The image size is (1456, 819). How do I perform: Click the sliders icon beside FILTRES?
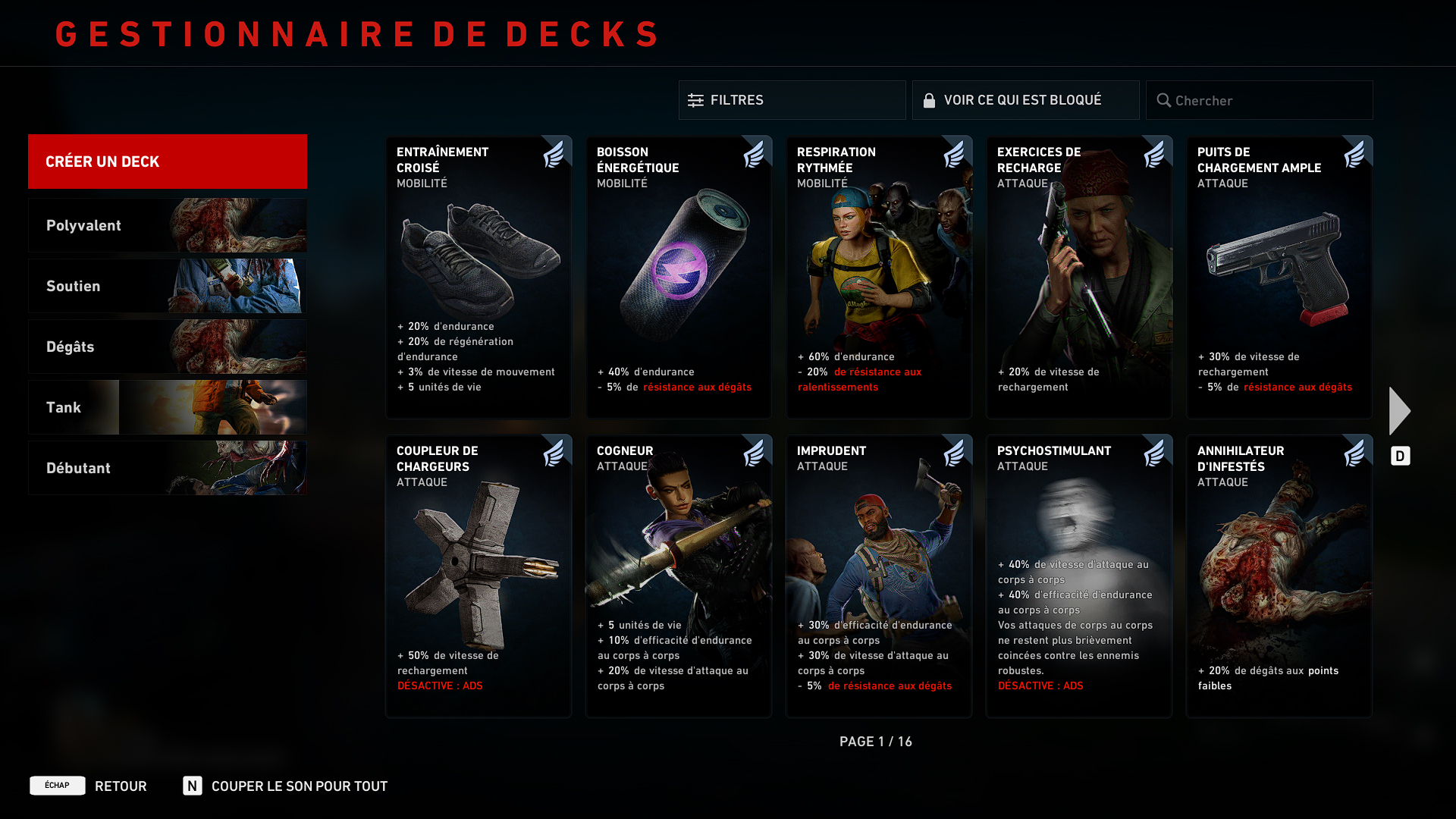(695, 99)
